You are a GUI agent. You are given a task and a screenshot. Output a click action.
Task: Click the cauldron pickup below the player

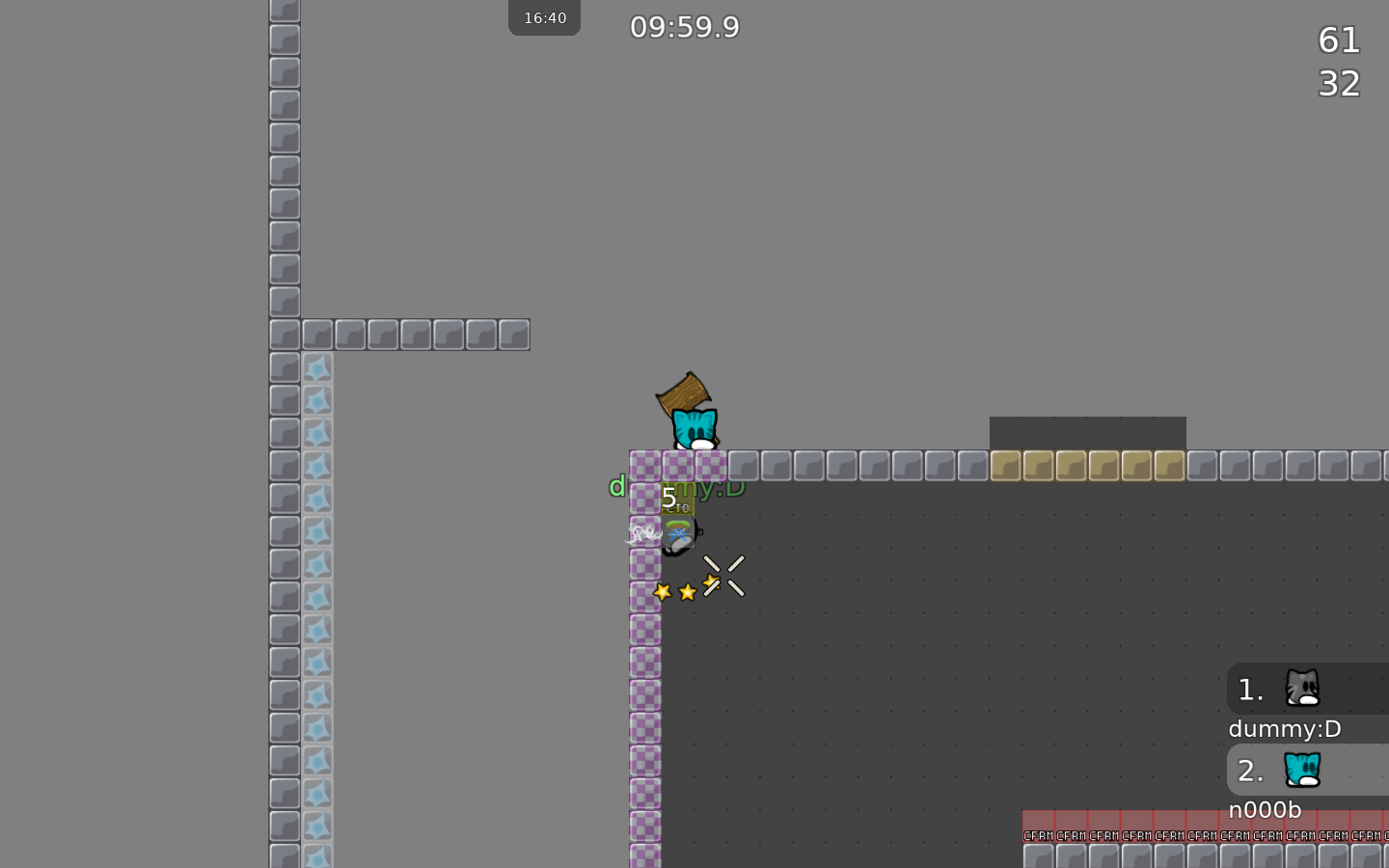[x=679, y=533]
